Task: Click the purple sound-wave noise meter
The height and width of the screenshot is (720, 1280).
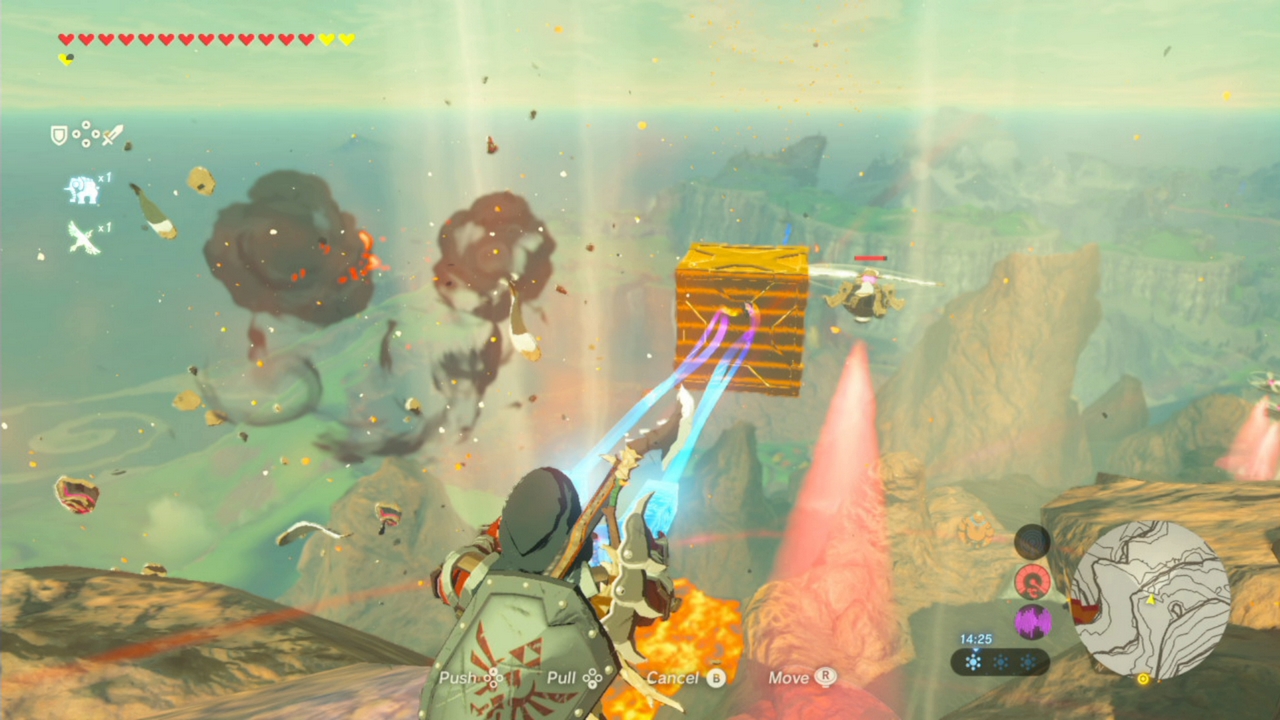Action: (x=1033, y=621)
